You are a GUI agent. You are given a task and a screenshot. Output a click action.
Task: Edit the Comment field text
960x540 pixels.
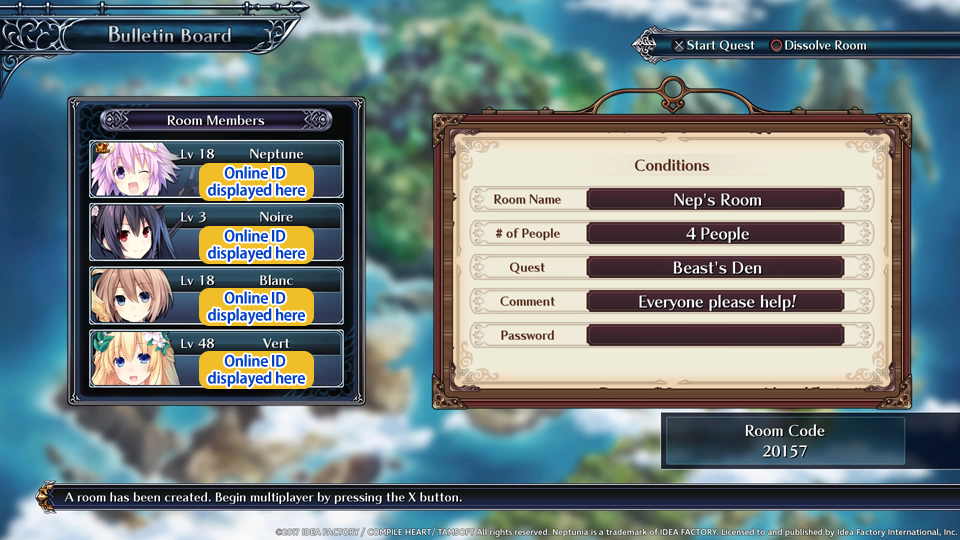(x=715, y=301)
